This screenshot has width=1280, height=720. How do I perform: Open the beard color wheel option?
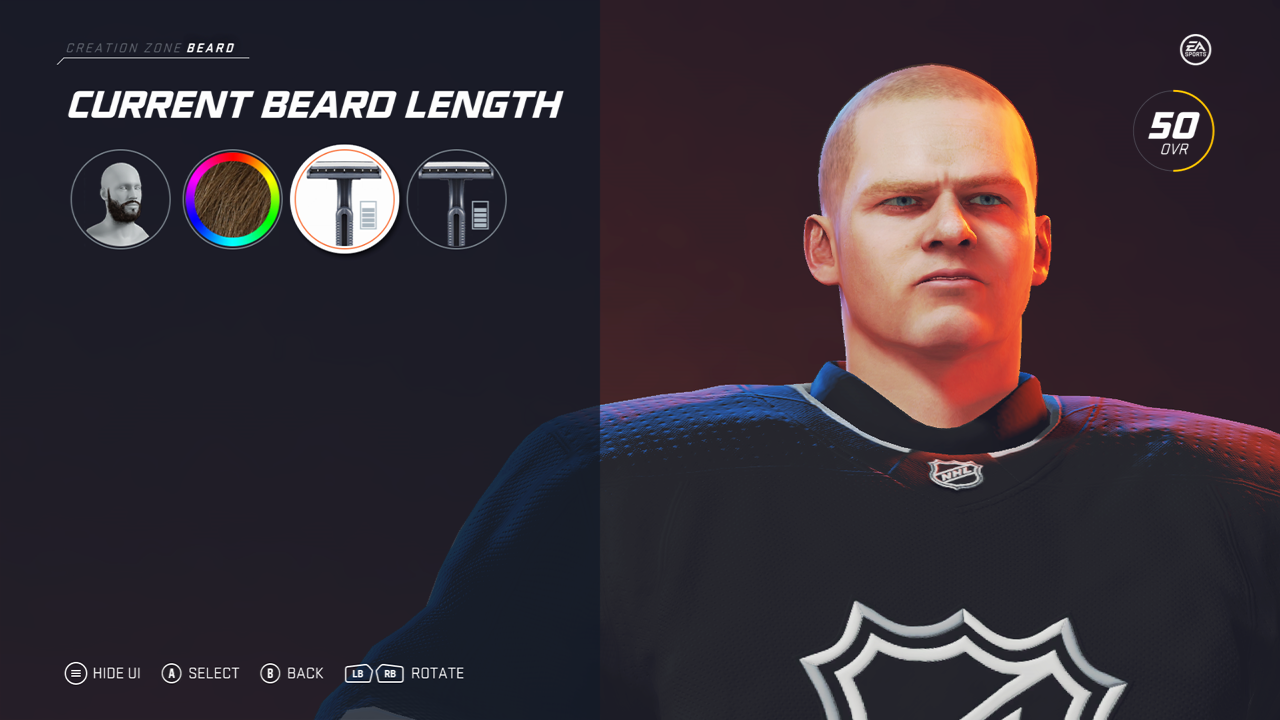point(232,199)
